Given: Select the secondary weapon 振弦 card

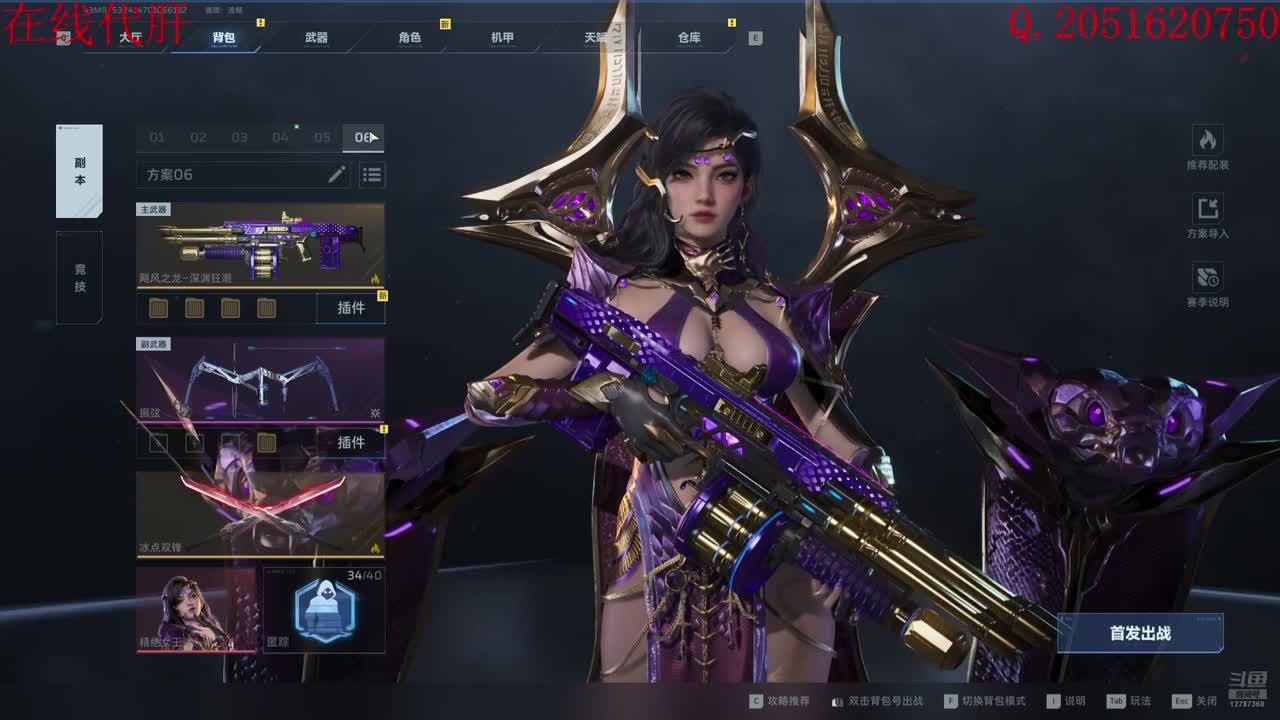Looking at the screenshot, I should coord(260,380).
